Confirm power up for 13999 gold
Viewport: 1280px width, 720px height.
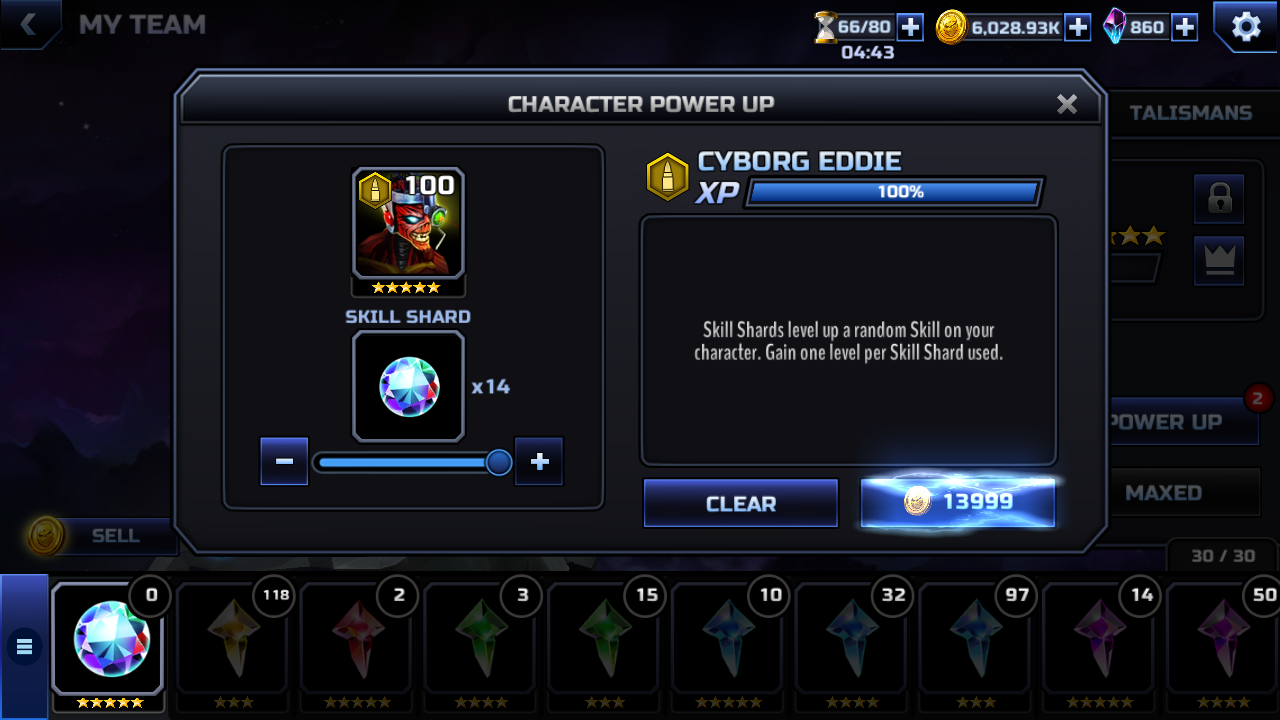tap(957, 502)
